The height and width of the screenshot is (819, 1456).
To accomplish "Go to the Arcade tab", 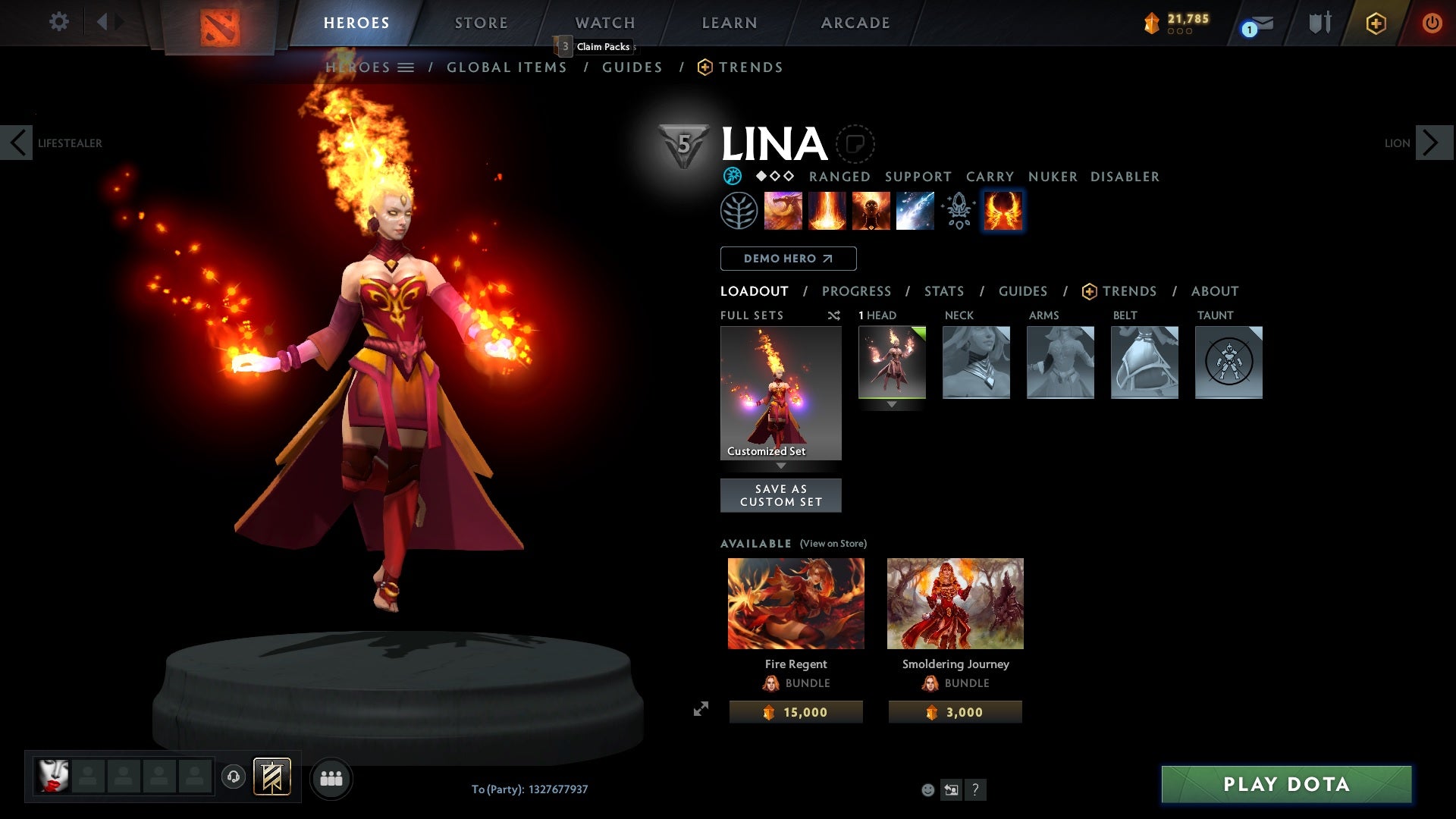I will (855, 23).
